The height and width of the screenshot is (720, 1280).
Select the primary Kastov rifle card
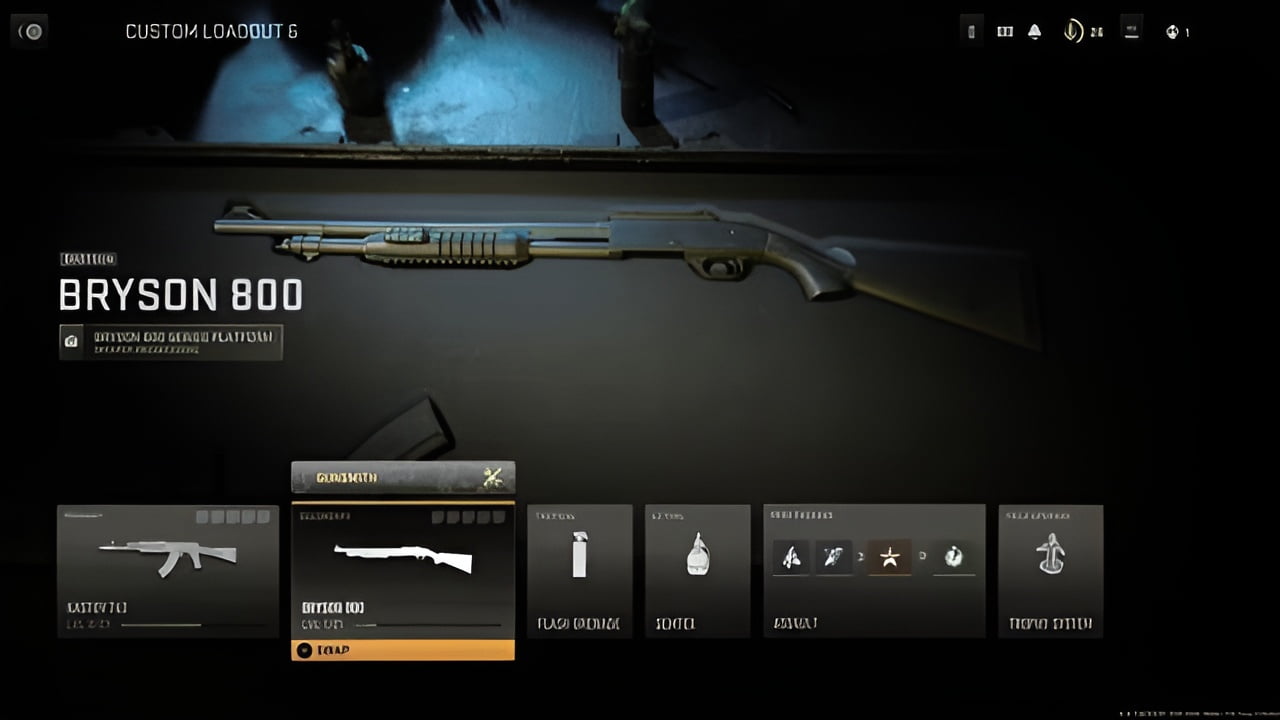[x=167, y=572]
